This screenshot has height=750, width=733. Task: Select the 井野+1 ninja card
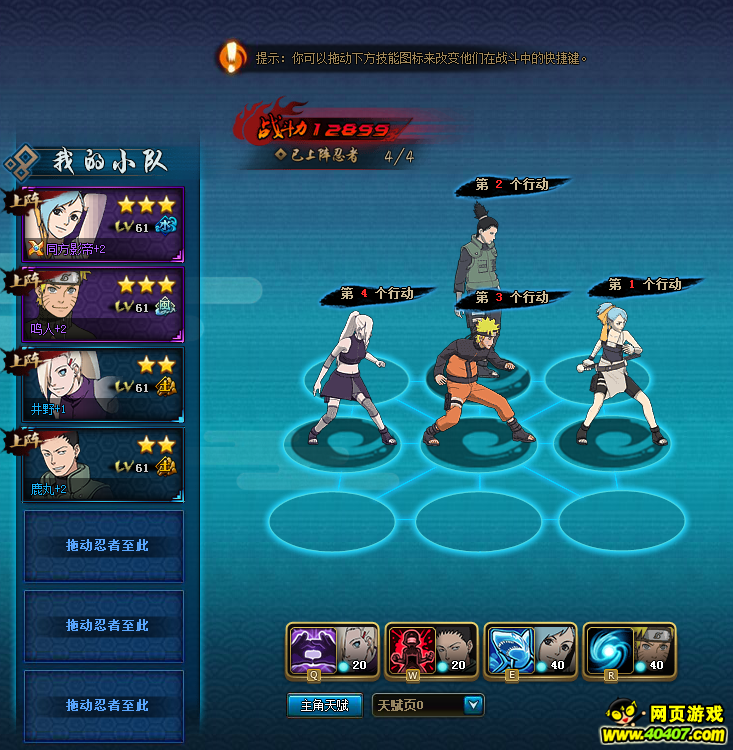pos(102,384)
